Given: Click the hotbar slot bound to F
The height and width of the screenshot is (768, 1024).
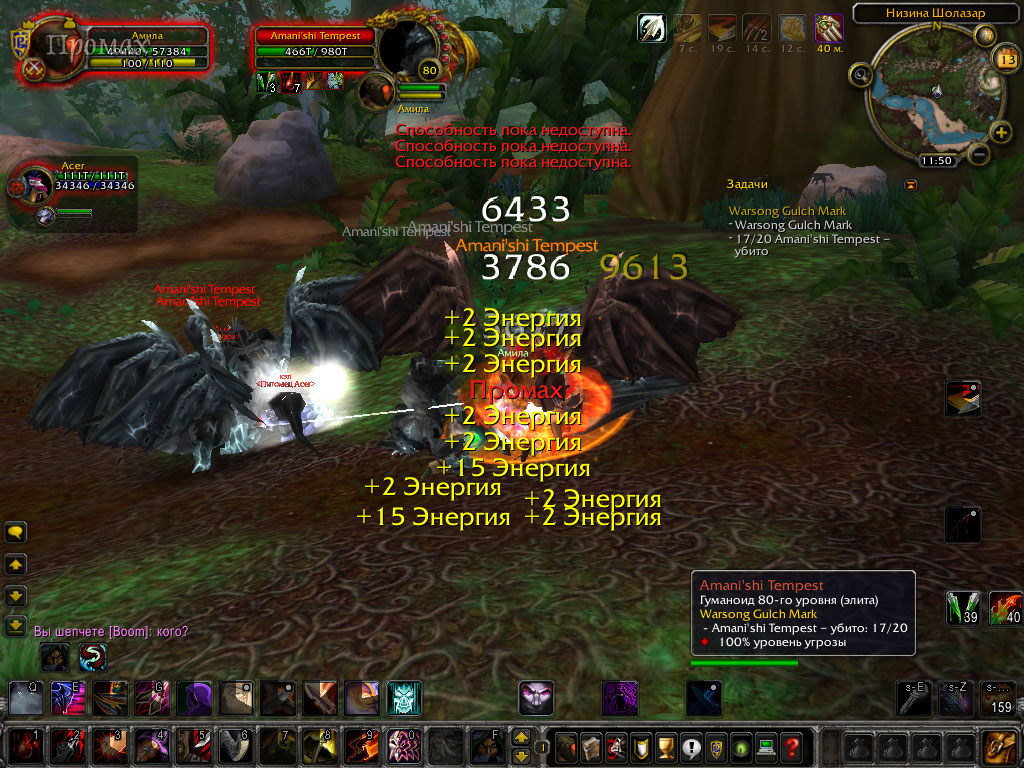Looking at the screenshot, I should click(487, 746).
